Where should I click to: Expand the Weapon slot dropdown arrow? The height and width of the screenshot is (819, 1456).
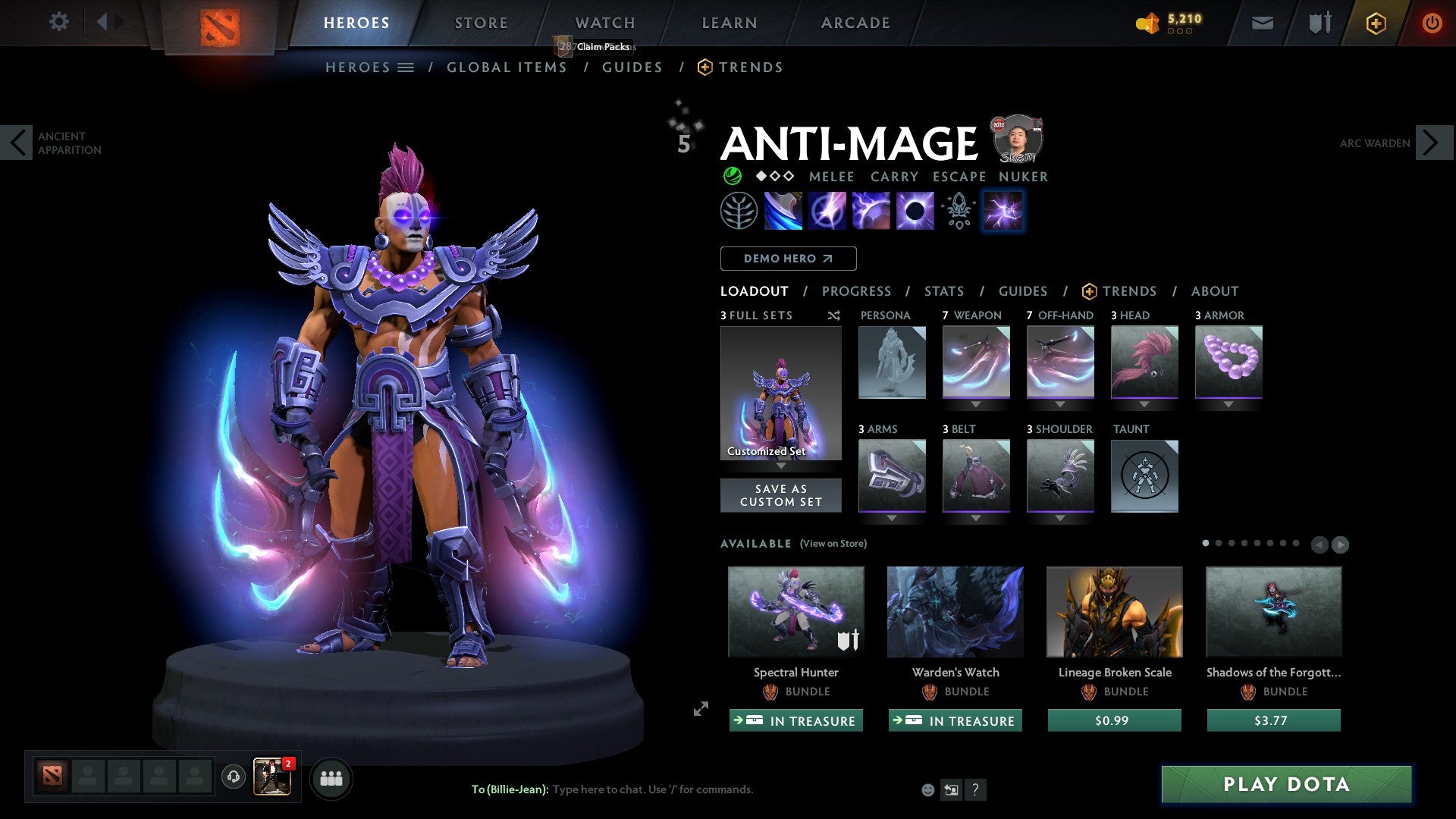(975, 404)
